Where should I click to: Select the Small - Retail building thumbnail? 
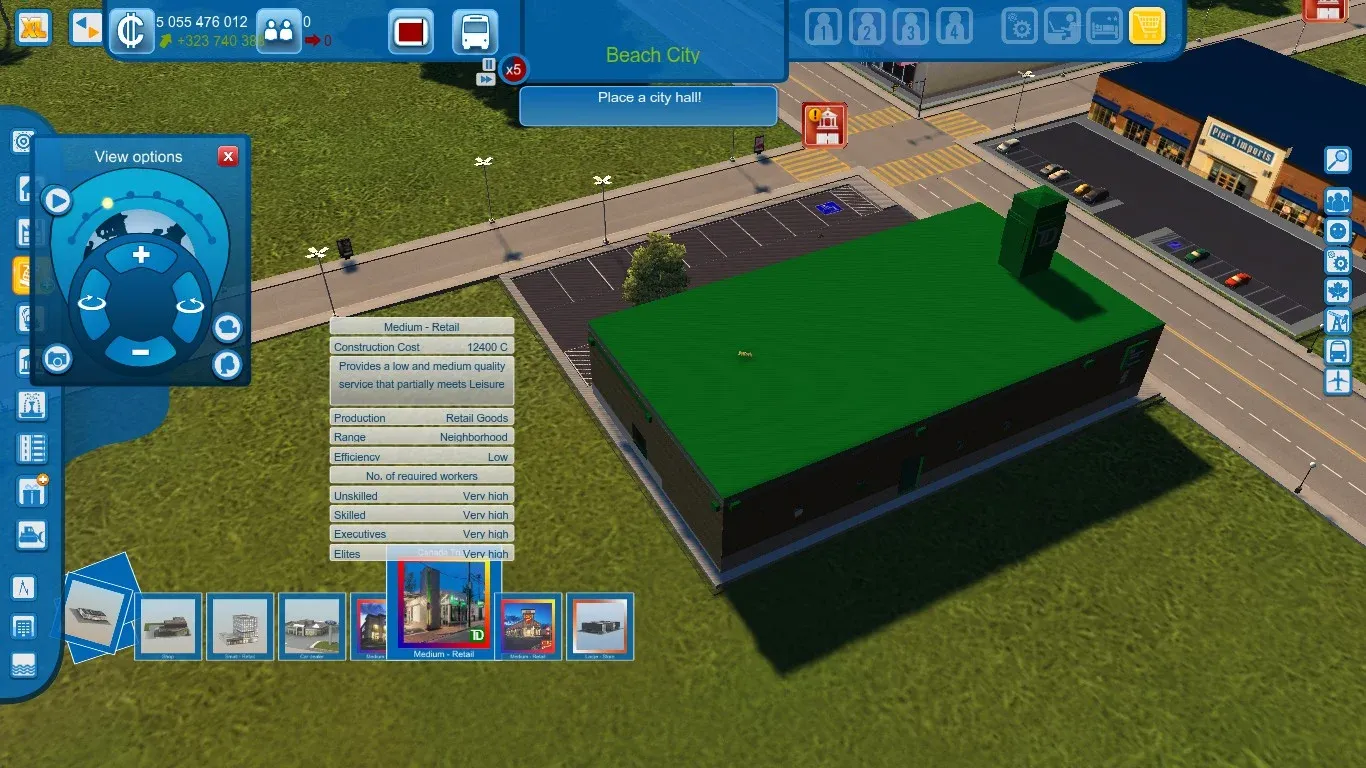240,627
